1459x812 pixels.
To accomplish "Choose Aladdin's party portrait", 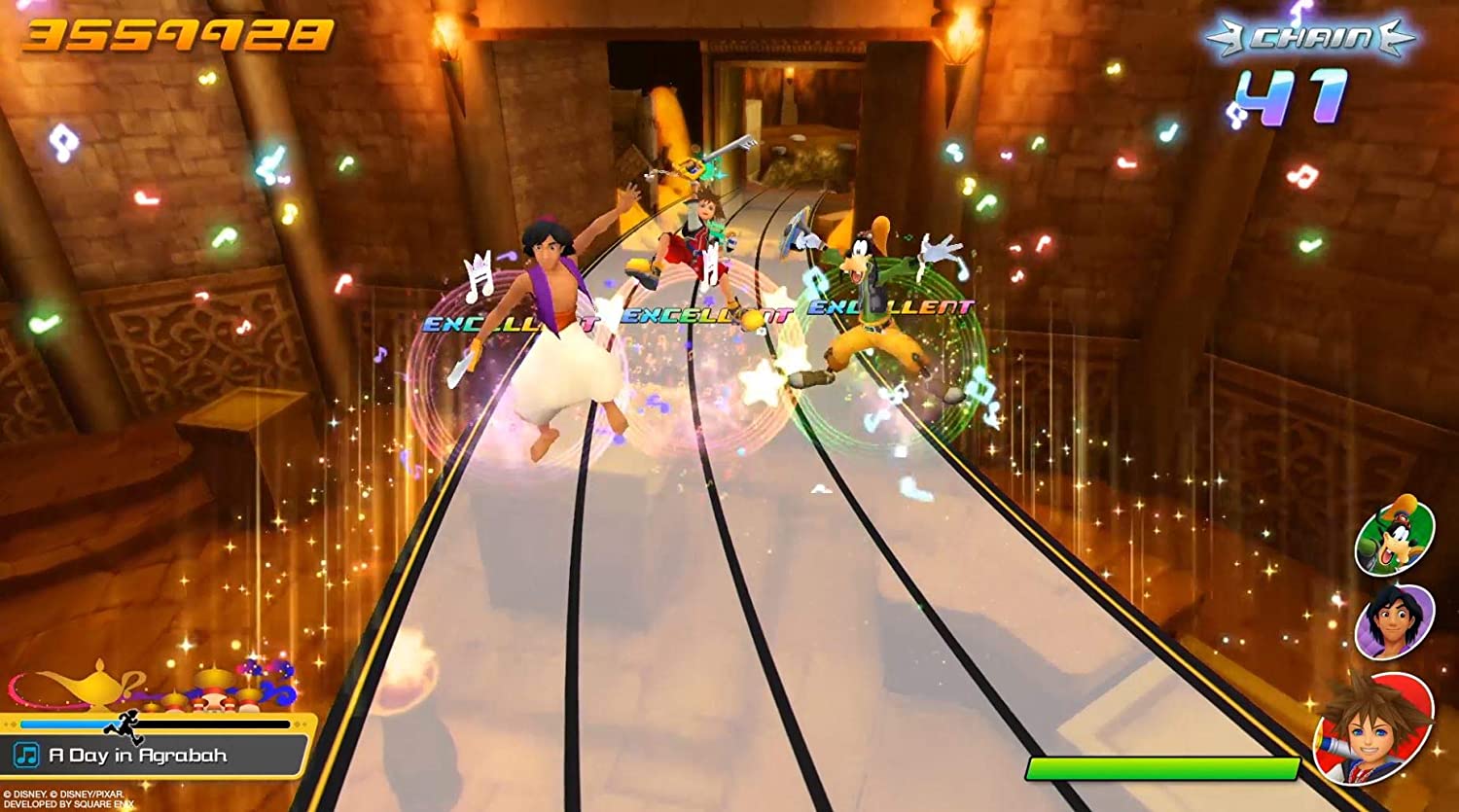I will click(1394, 620).
